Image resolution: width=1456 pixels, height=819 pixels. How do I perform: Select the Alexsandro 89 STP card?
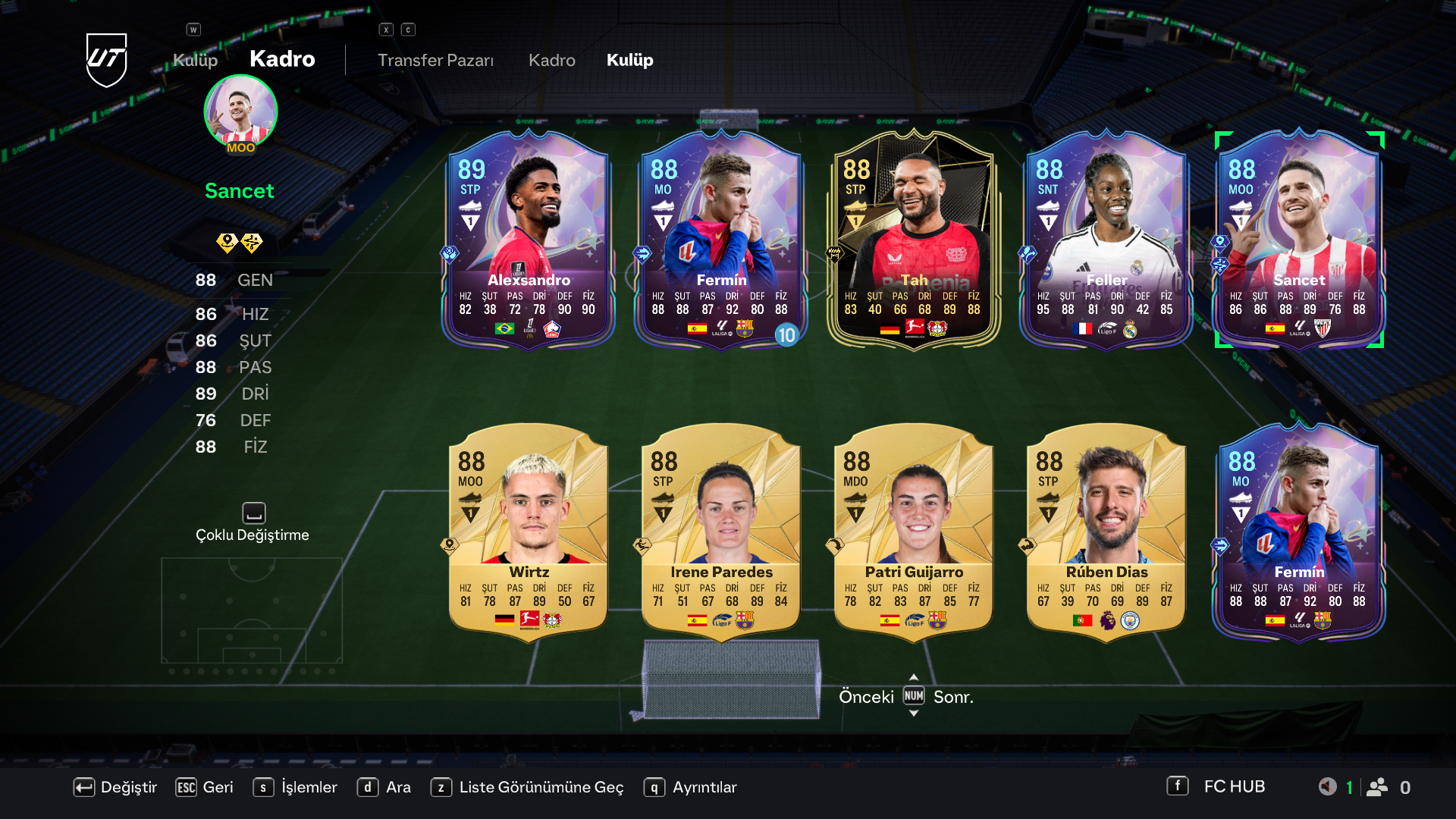[x=529, y=239]
